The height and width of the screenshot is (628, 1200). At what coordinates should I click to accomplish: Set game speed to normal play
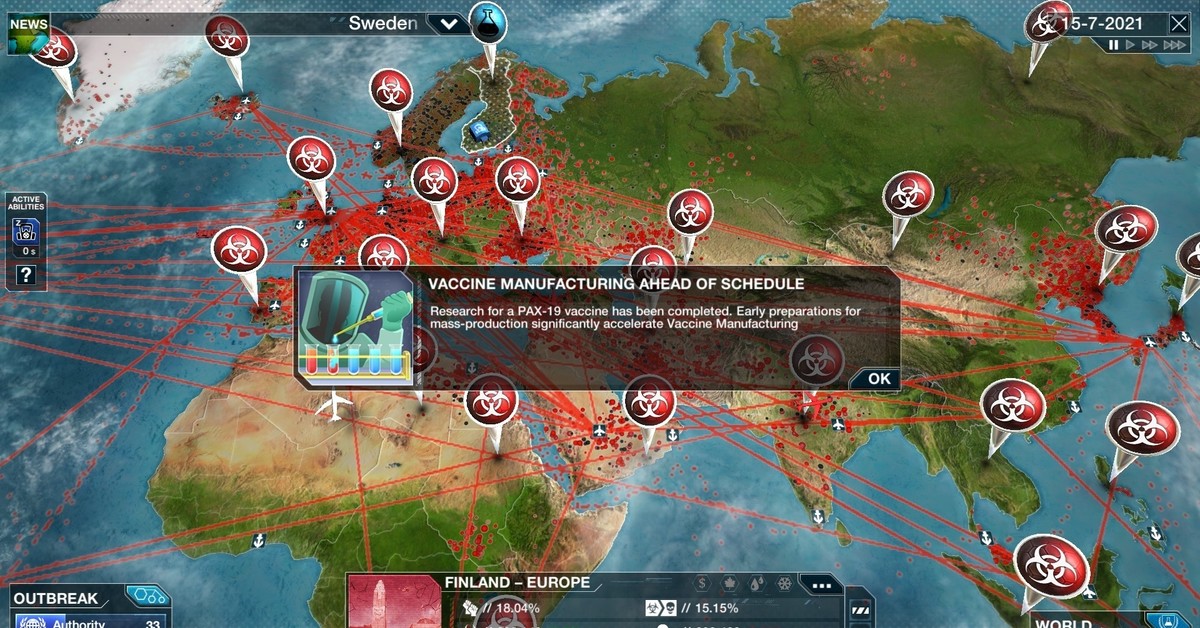[1131, 45]
